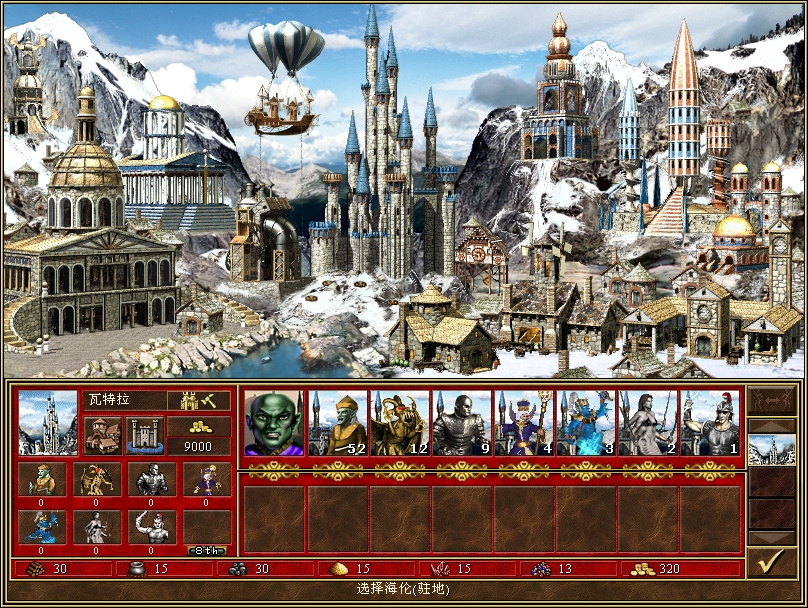This screenshot has height=608, width=808.
Task: Show genie recruits available for hire
Action: 42,527
